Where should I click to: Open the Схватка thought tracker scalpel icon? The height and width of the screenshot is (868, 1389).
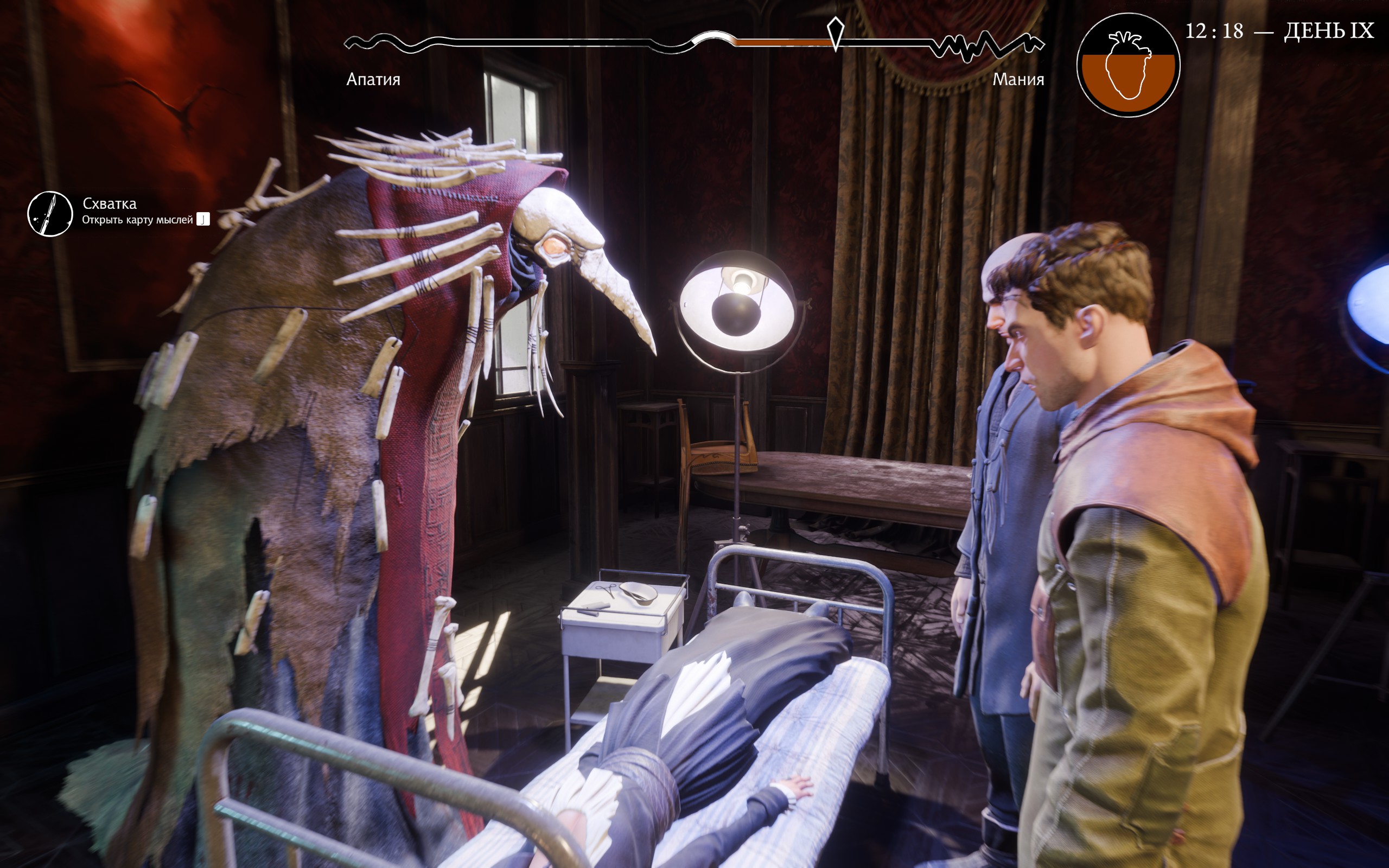(50, 214)
